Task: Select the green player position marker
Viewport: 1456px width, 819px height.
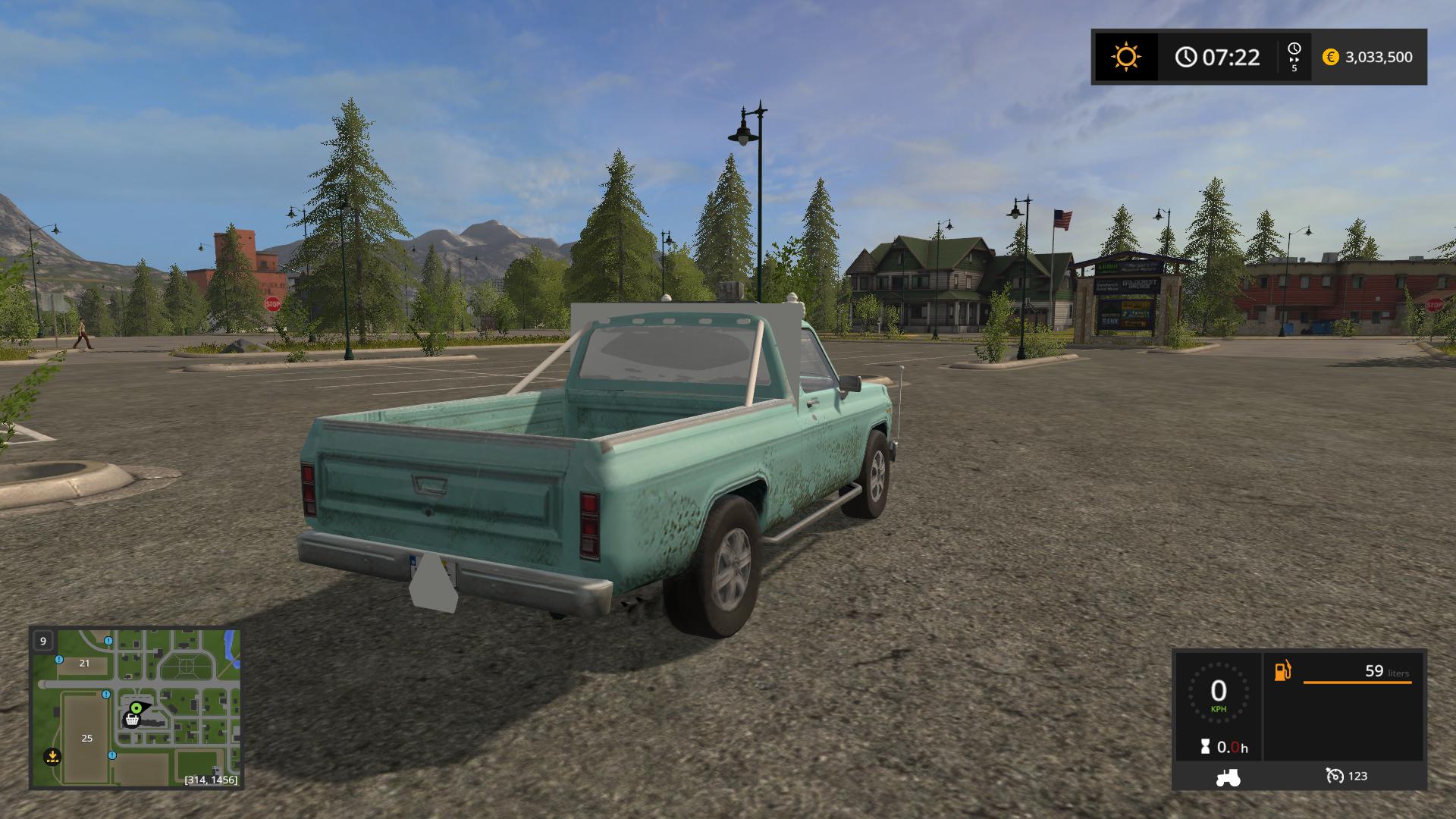Action: (136, 708)
